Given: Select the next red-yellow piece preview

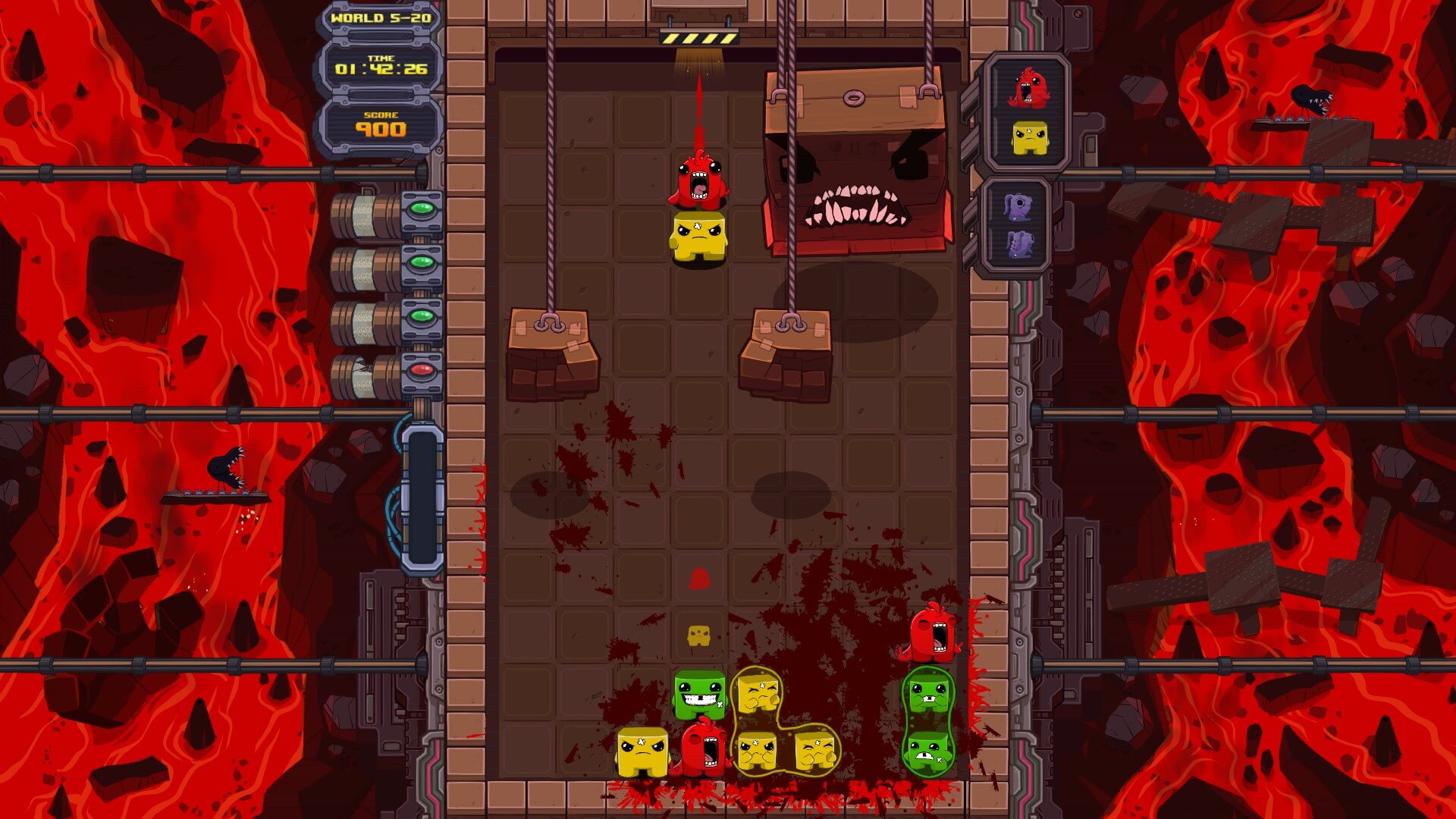Looking at the screenshot, I should (1028, 114).
